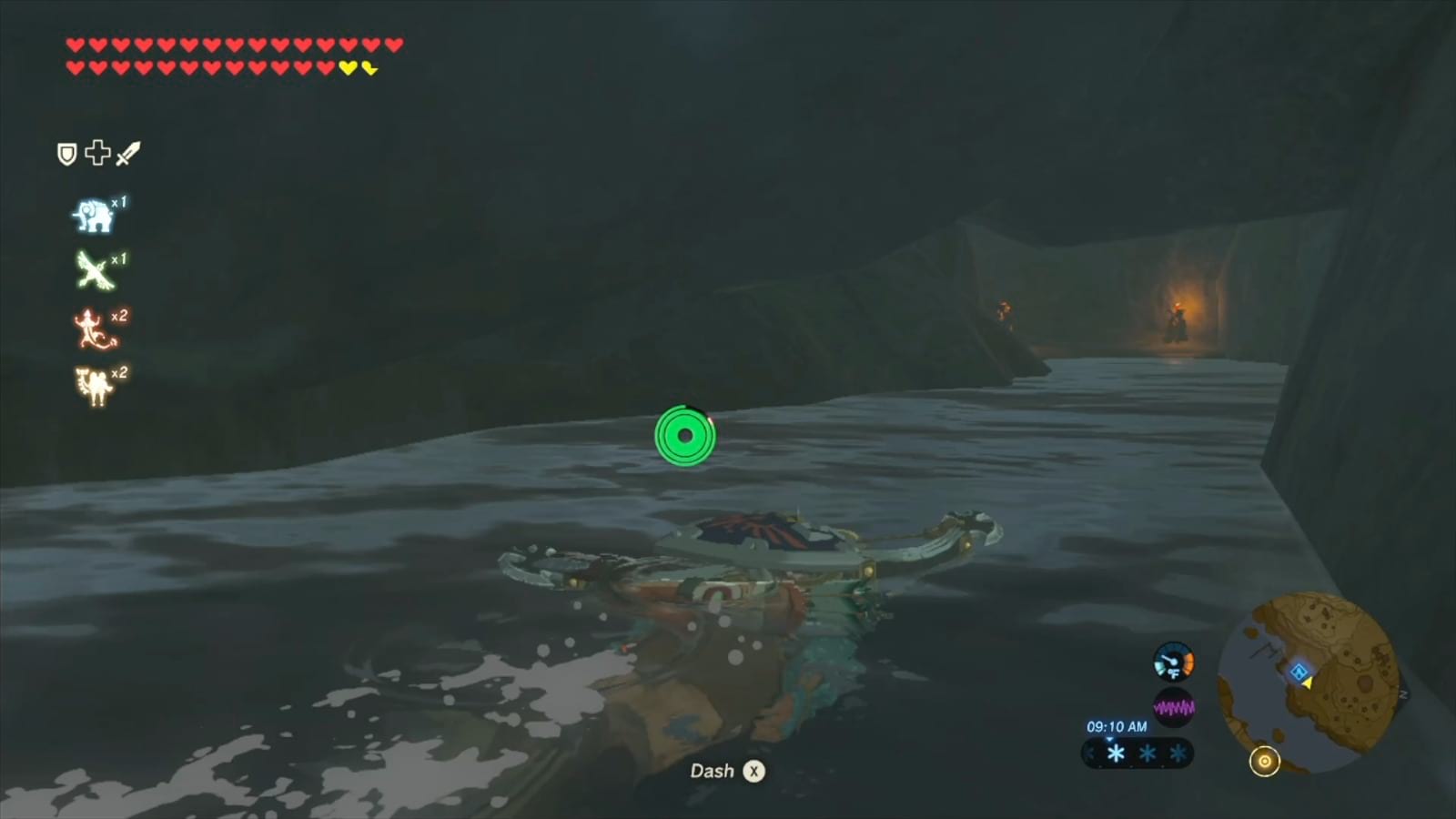Click the amber waypoint circle on the minimap

(1265, 760)
